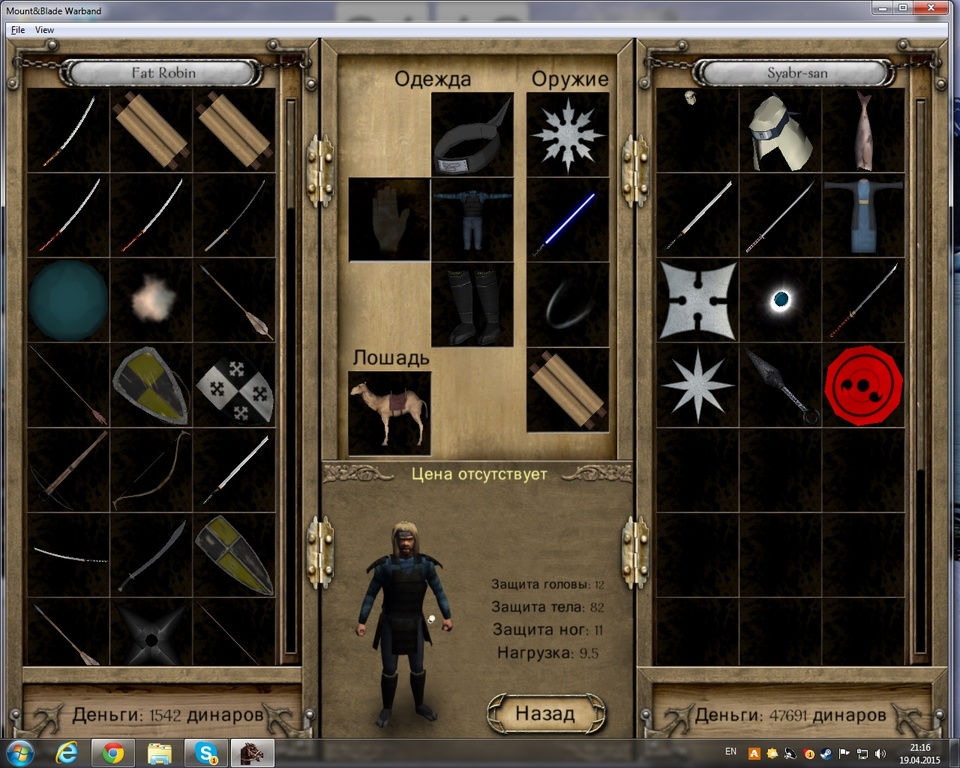The image size is (960, 768).
Task: Select the equipped body armor slot
Action: [472, 219]
